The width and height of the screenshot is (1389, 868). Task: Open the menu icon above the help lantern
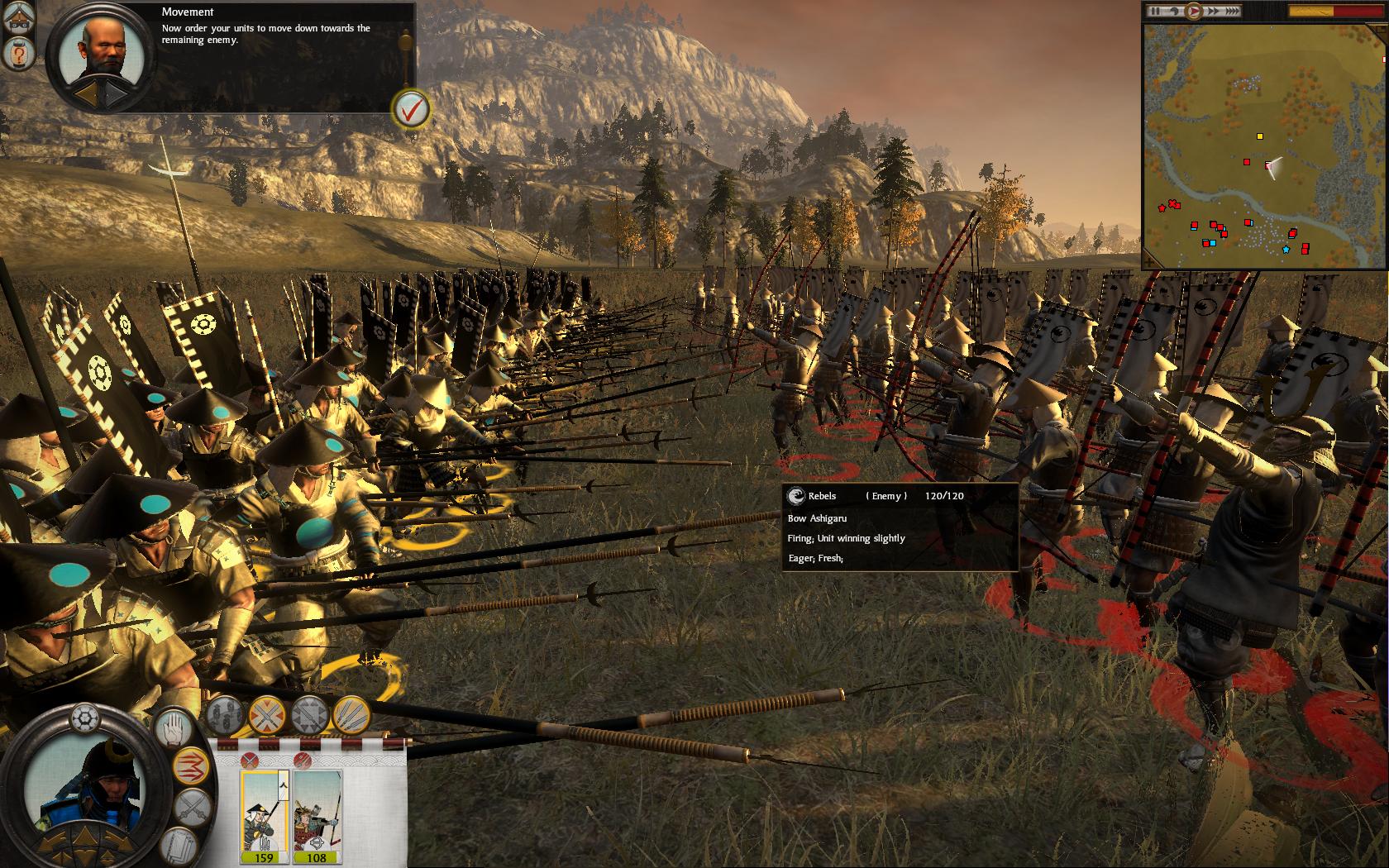17,19
